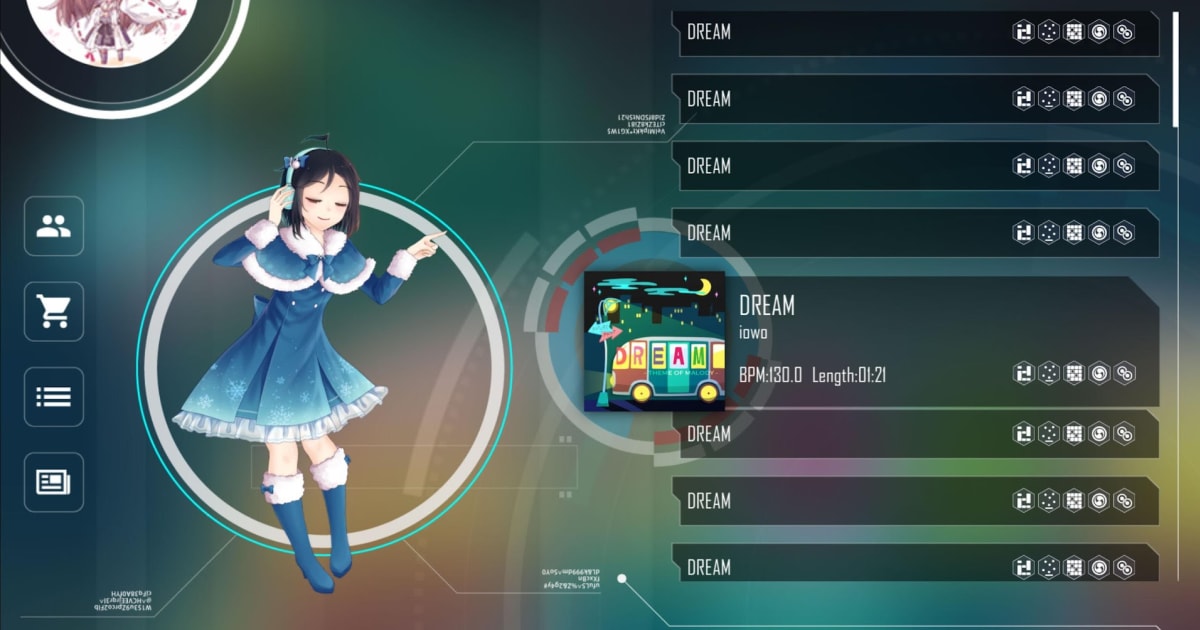Screen dimensions: 1200x630
Task: Open the news via the newspaper icon
Action: pos(54,482)
